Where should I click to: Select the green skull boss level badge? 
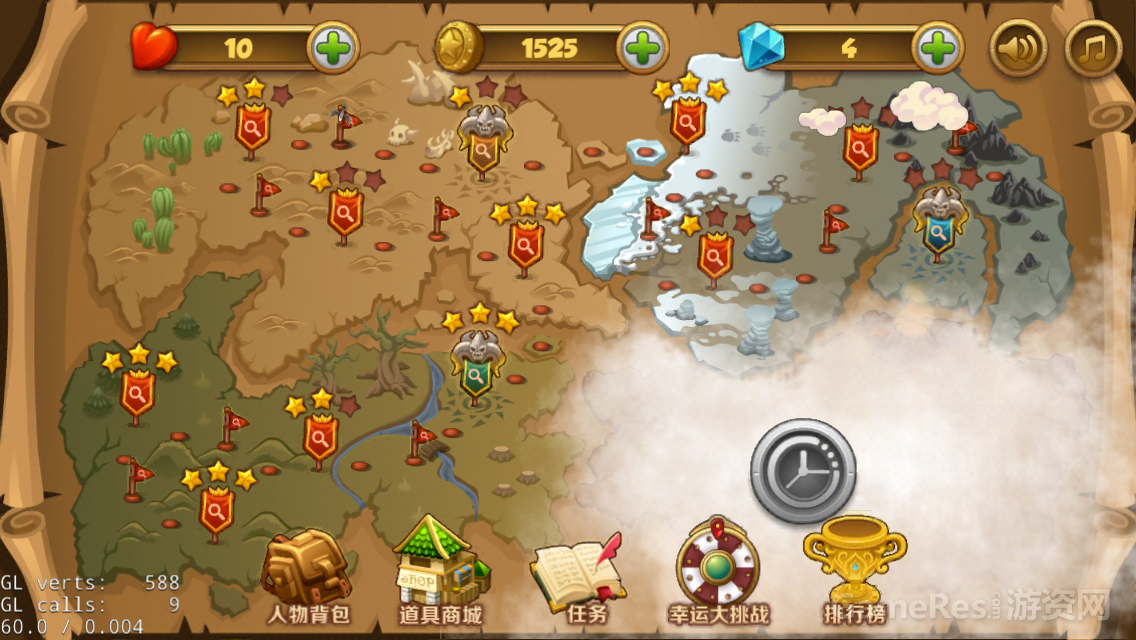point(476,369)
